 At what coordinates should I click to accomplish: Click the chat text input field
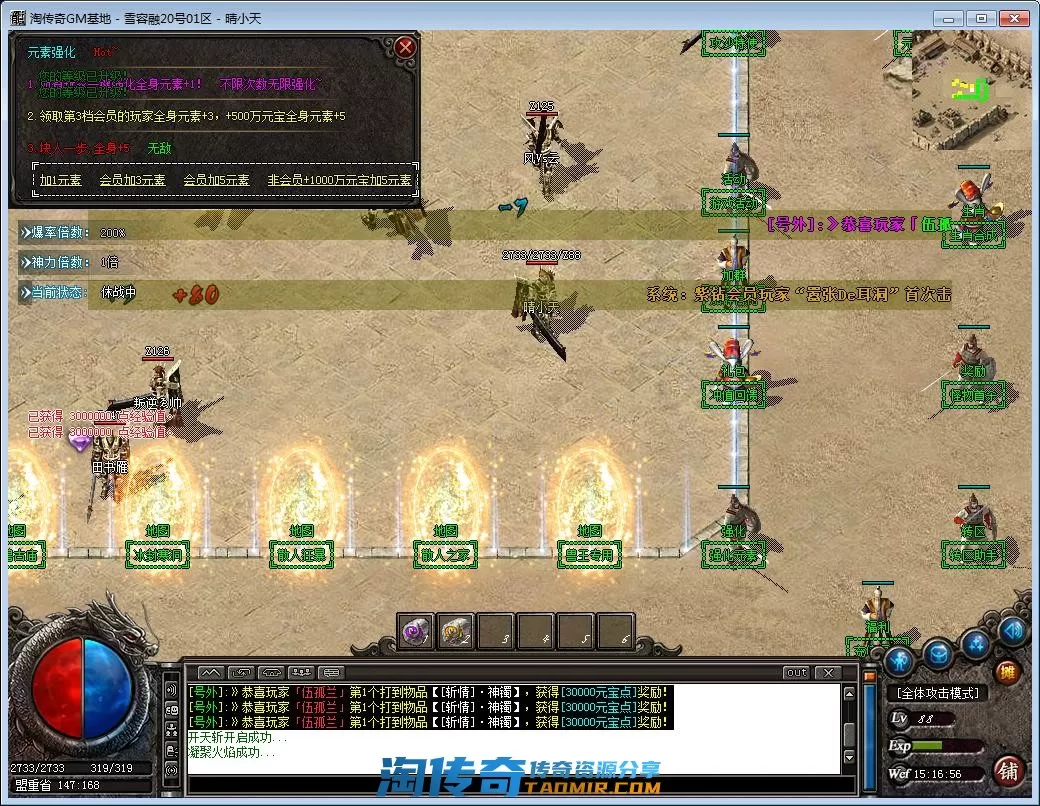click(x=510, y=783)
